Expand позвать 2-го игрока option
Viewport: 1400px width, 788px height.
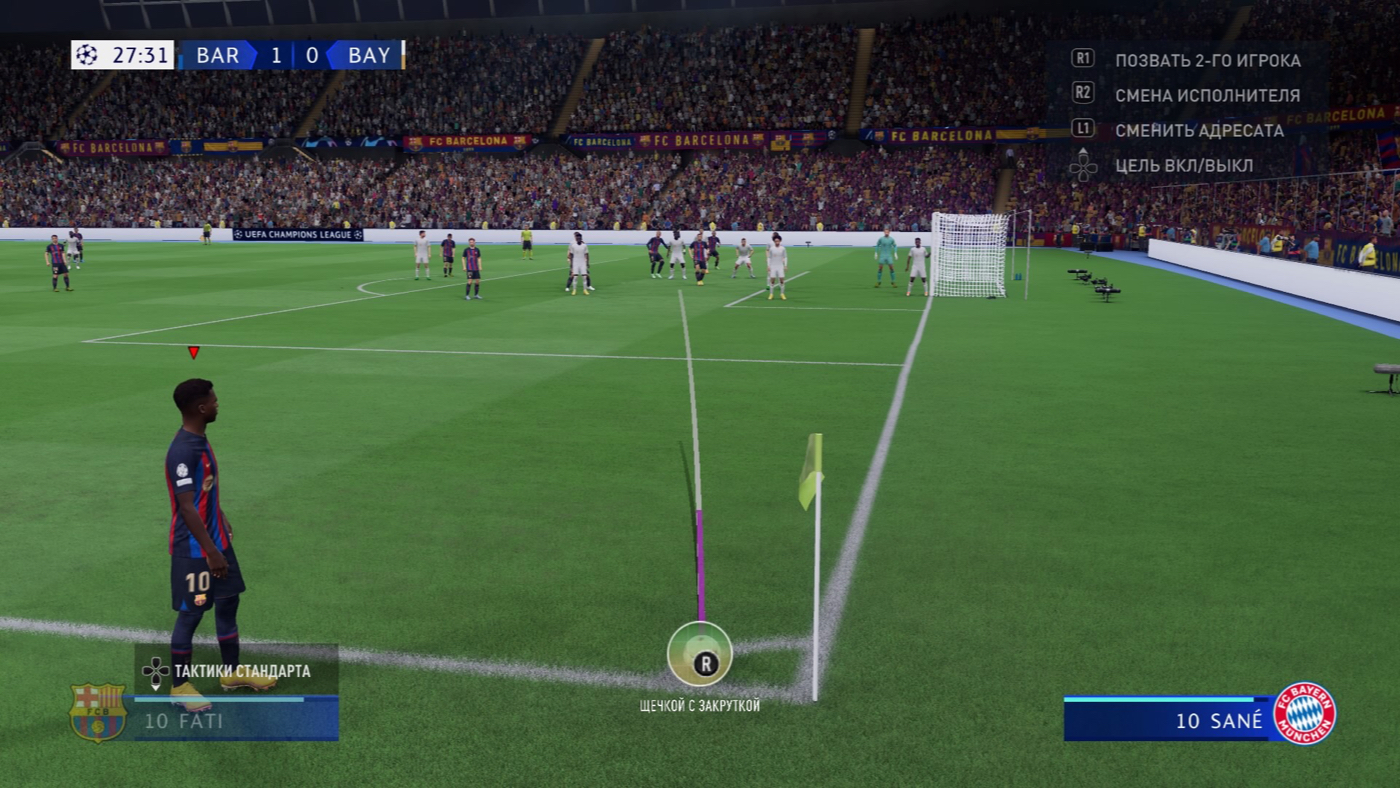pos(1207,60)
